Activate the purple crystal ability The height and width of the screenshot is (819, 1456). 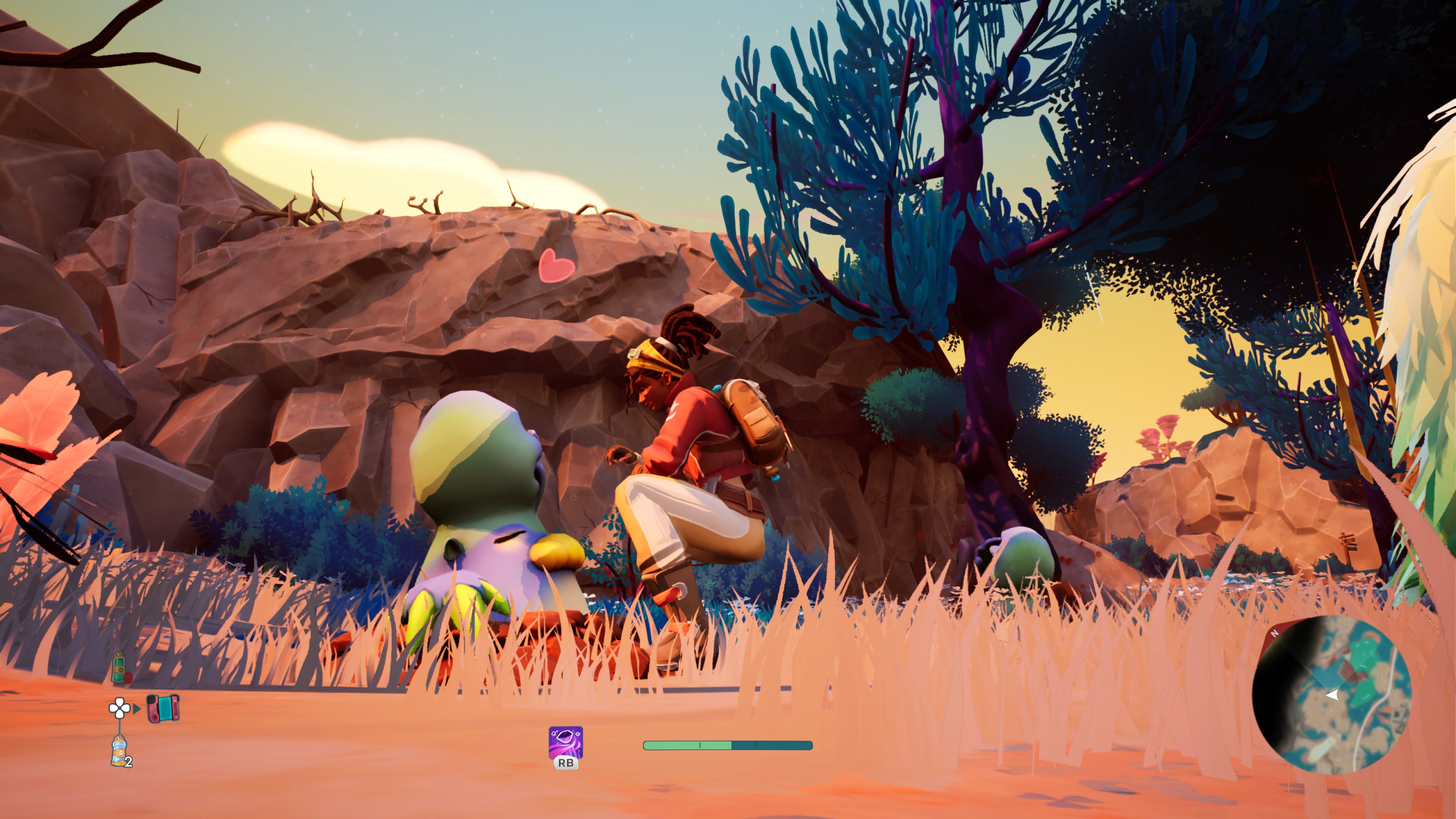click(x=565, y=742)
